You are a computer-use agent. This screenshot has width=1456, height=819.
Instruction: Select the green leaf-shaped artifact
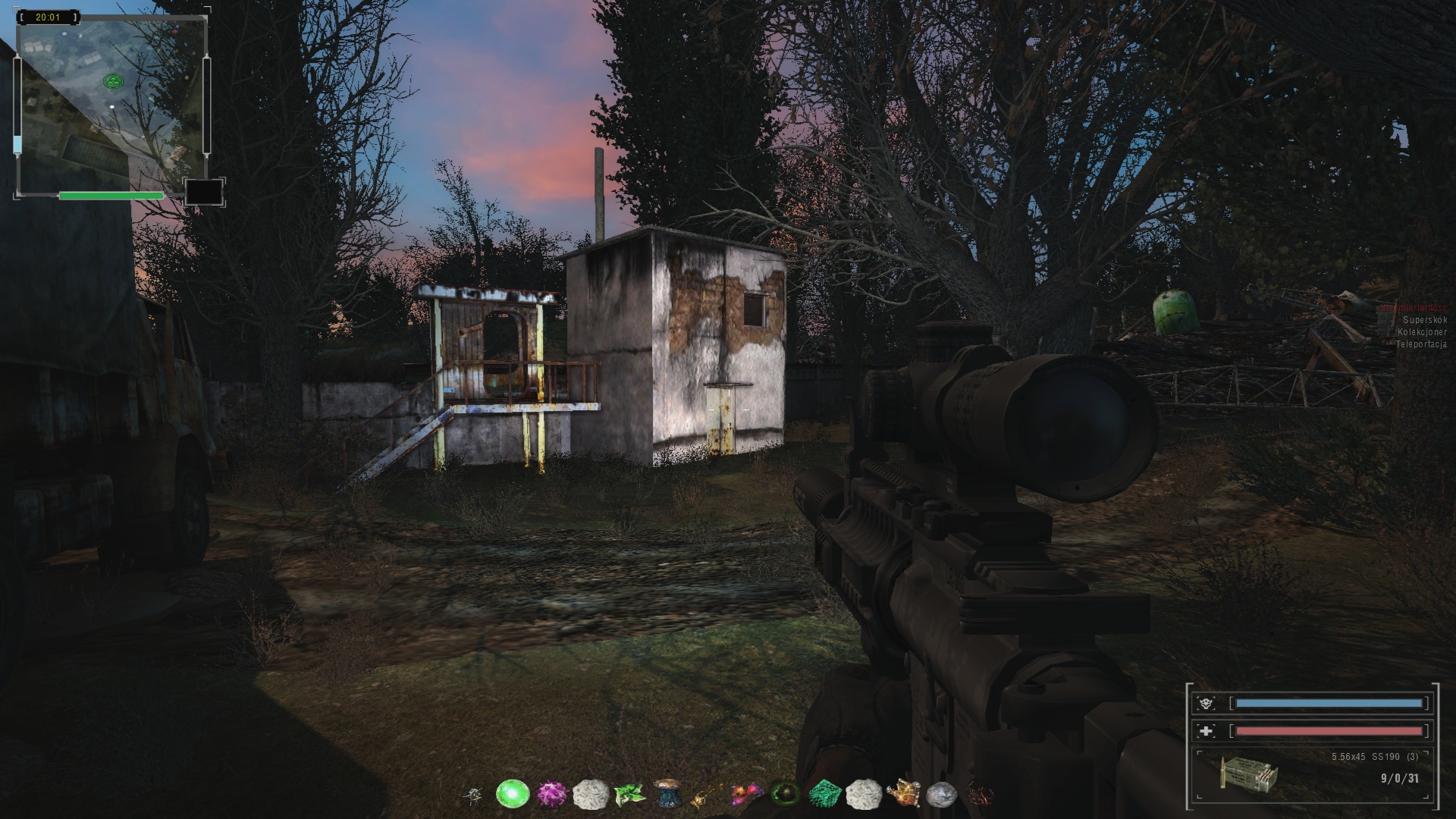pos(629,794)
